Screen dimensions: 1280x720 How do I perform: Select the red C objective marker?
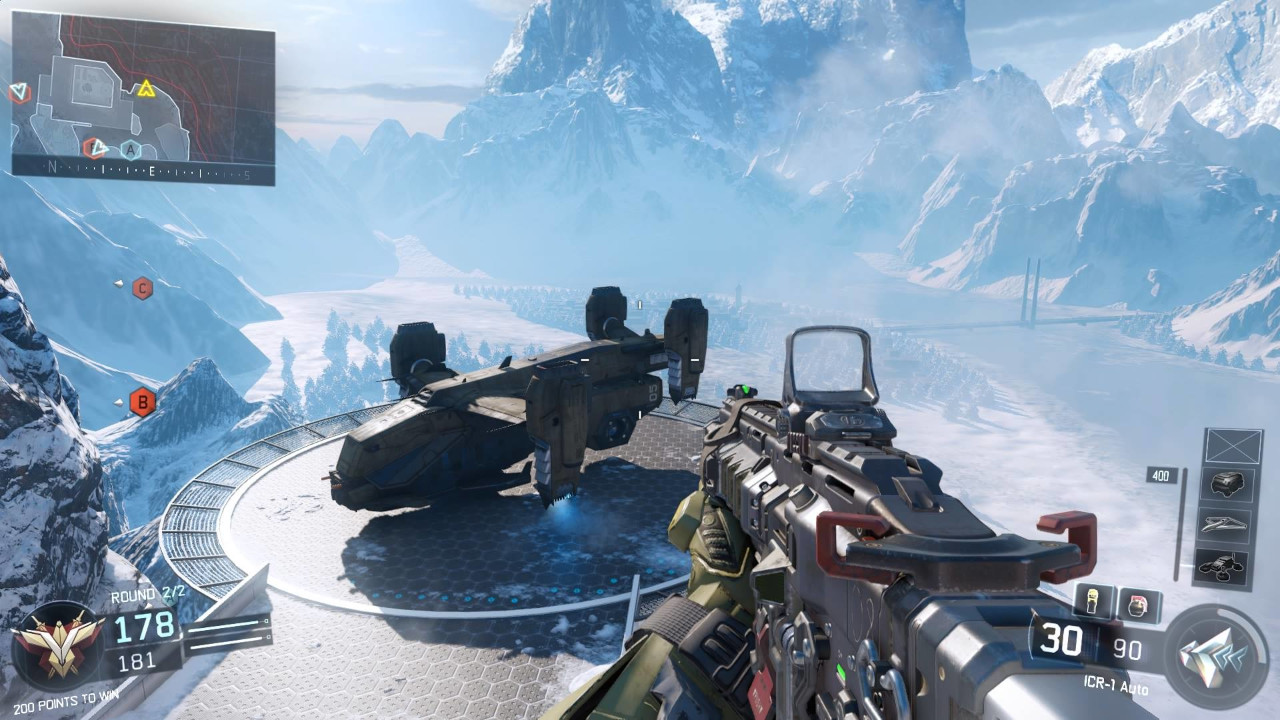143,288
